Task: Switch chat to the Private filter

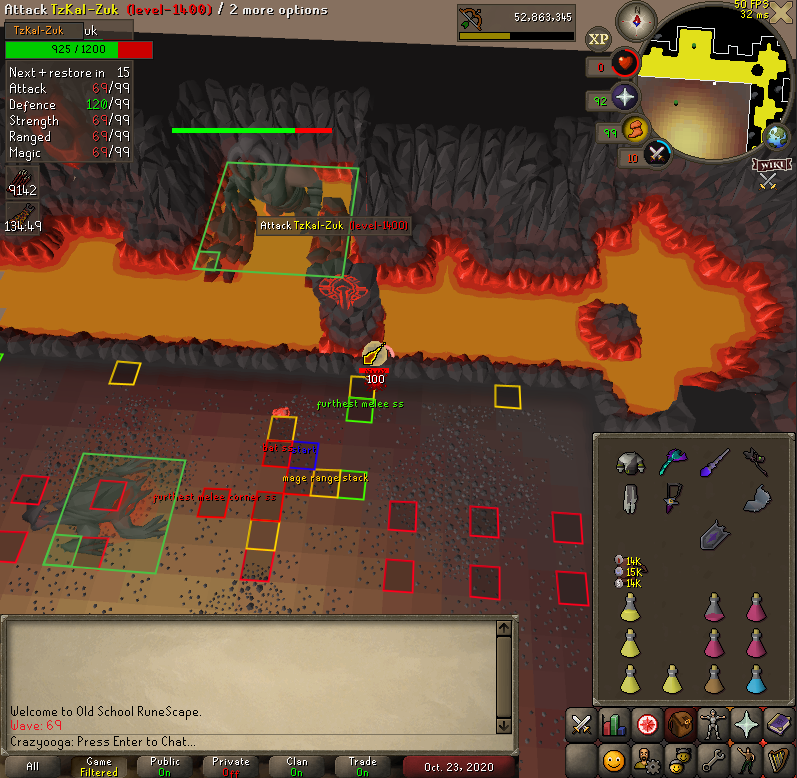Action: click(x=231, y=766)
